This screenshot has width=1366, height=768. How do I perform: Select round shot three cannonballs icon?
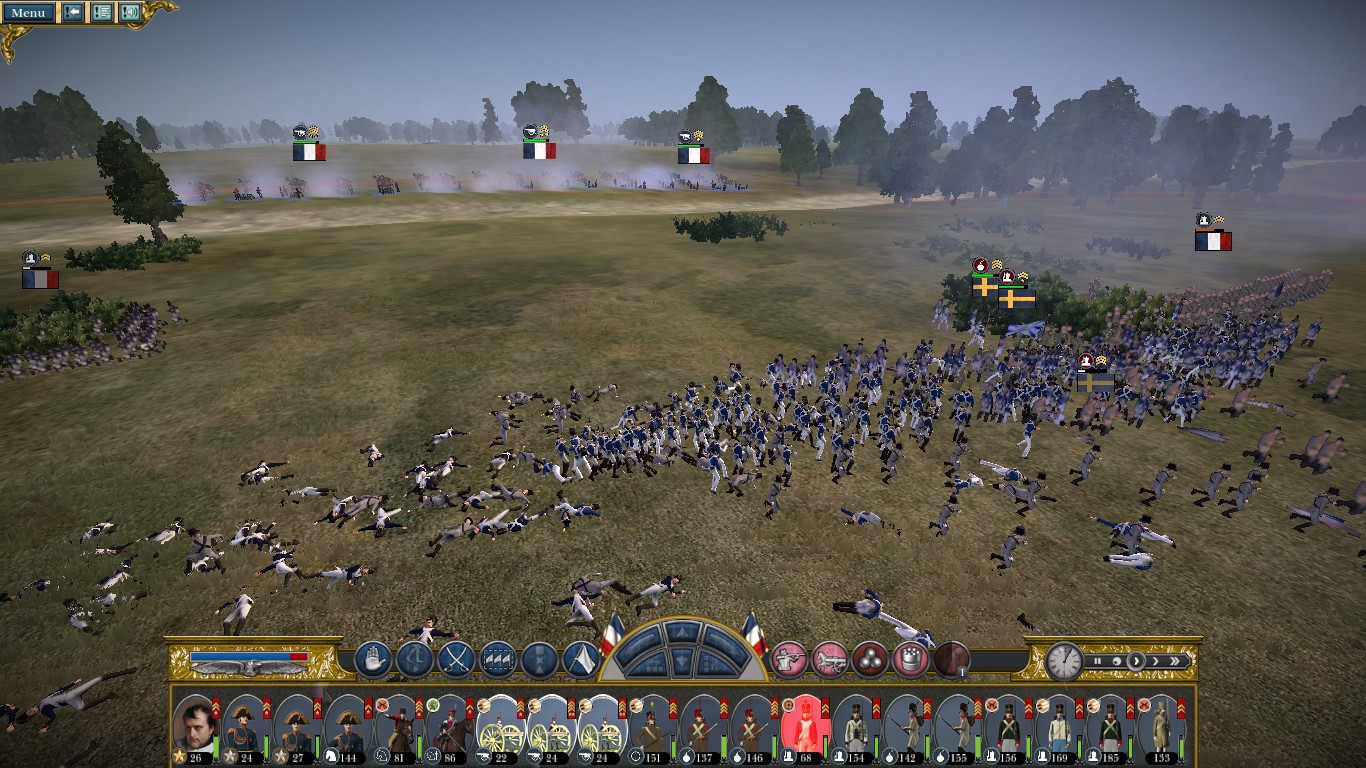point(870,660)
